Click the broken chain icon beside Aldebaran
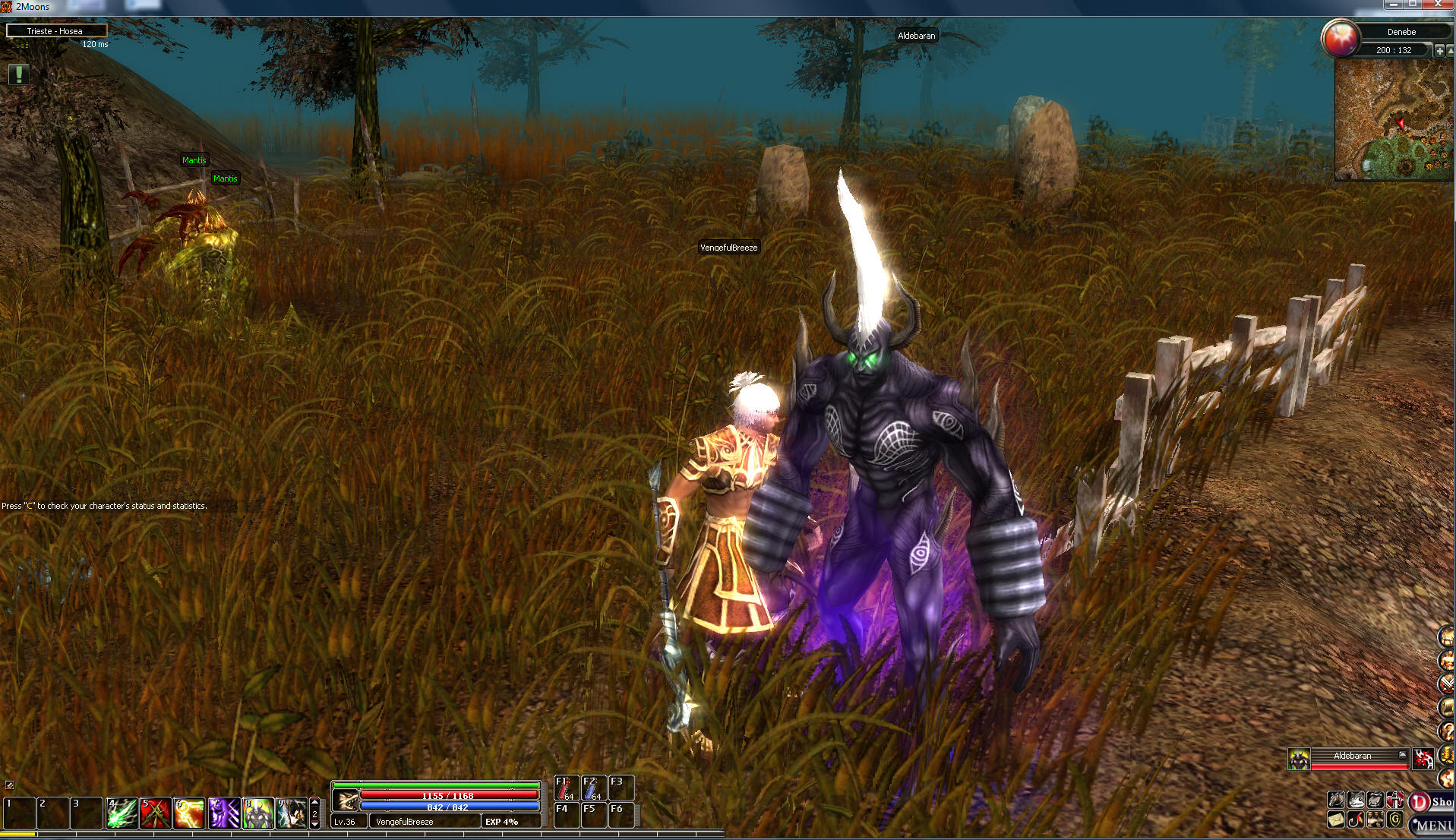 [1423, 758]
